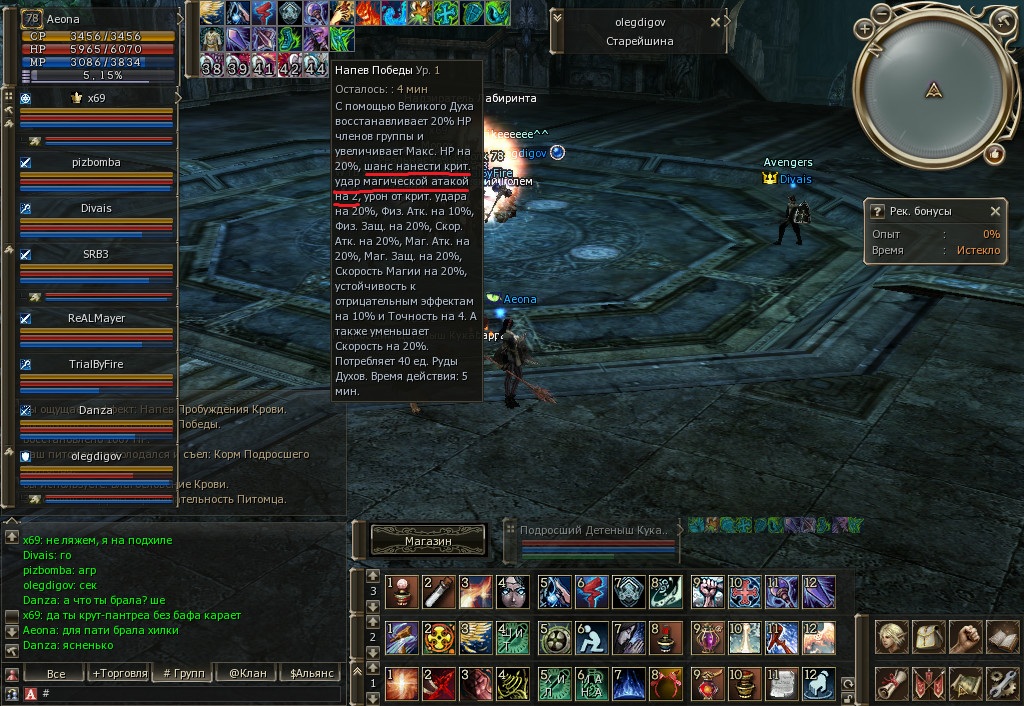Switch chat to the Все tab
The image size is (1024, 706).
56,673
